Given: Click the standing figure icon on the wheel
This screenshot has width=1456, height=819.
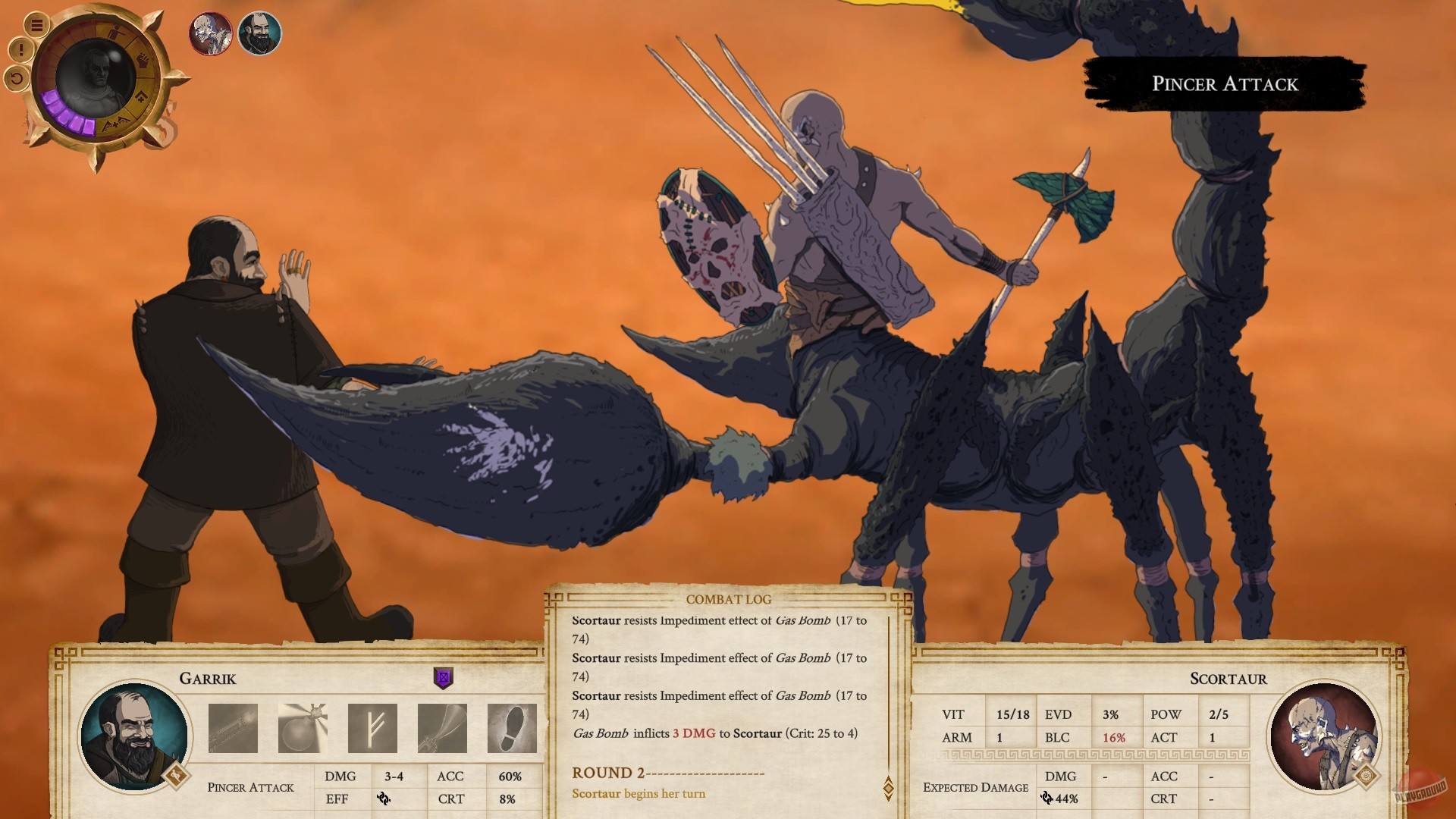Looking at the screenshot, I should point(116,31).
